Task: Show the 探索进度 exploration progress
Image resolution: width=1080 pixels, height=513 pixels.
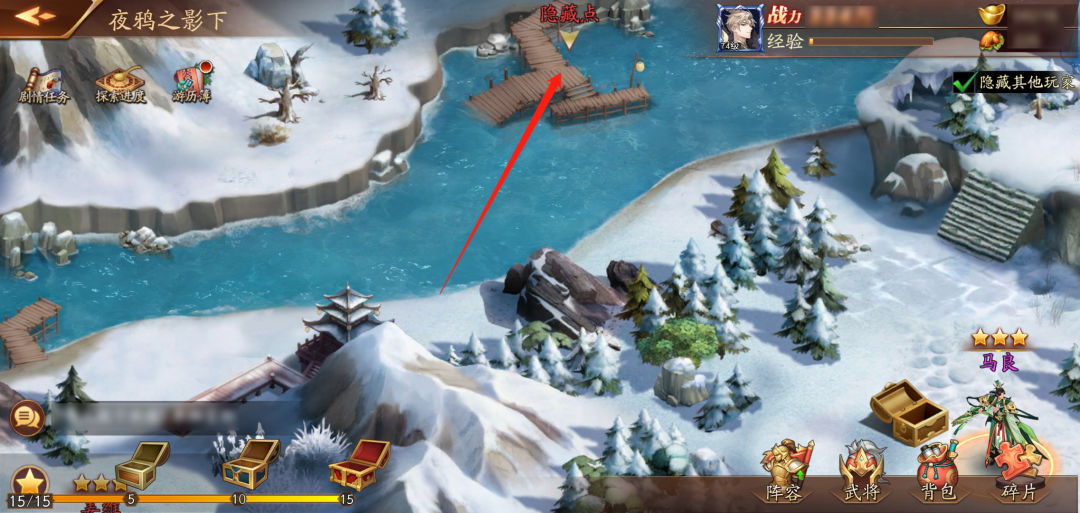Action: click(x=120, y=84)
